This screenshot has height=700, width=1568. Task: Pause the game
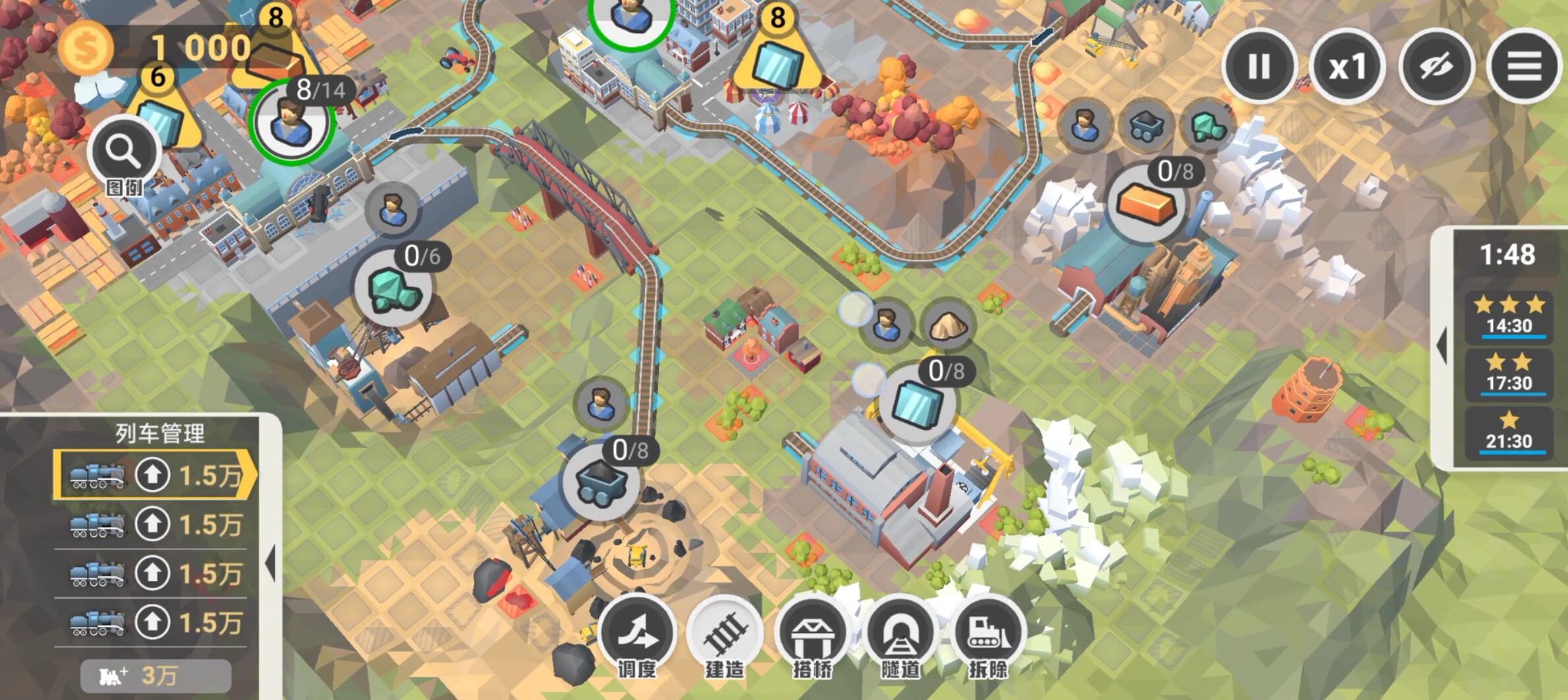(1259, 66)
